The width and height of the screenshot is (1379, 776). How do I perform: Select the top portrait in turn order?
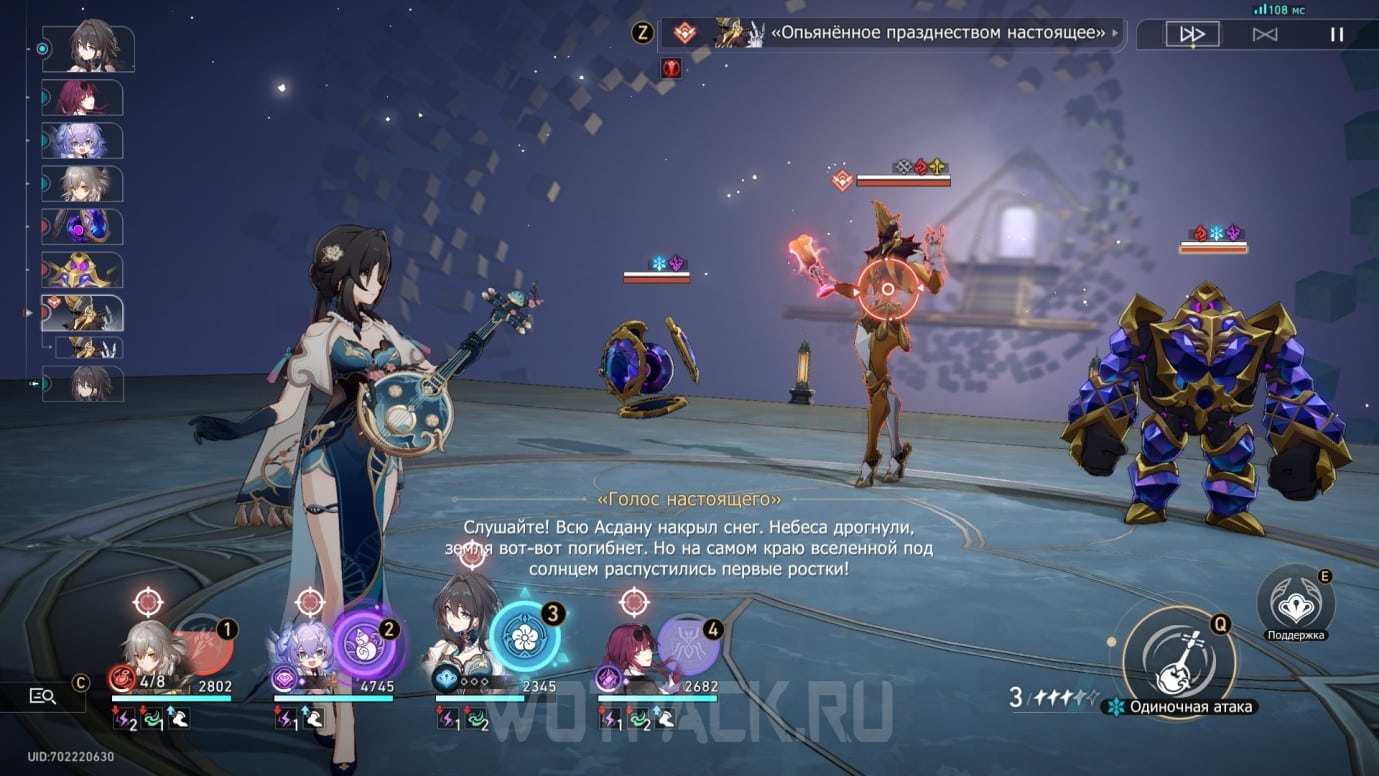click(x=97, y=48)
